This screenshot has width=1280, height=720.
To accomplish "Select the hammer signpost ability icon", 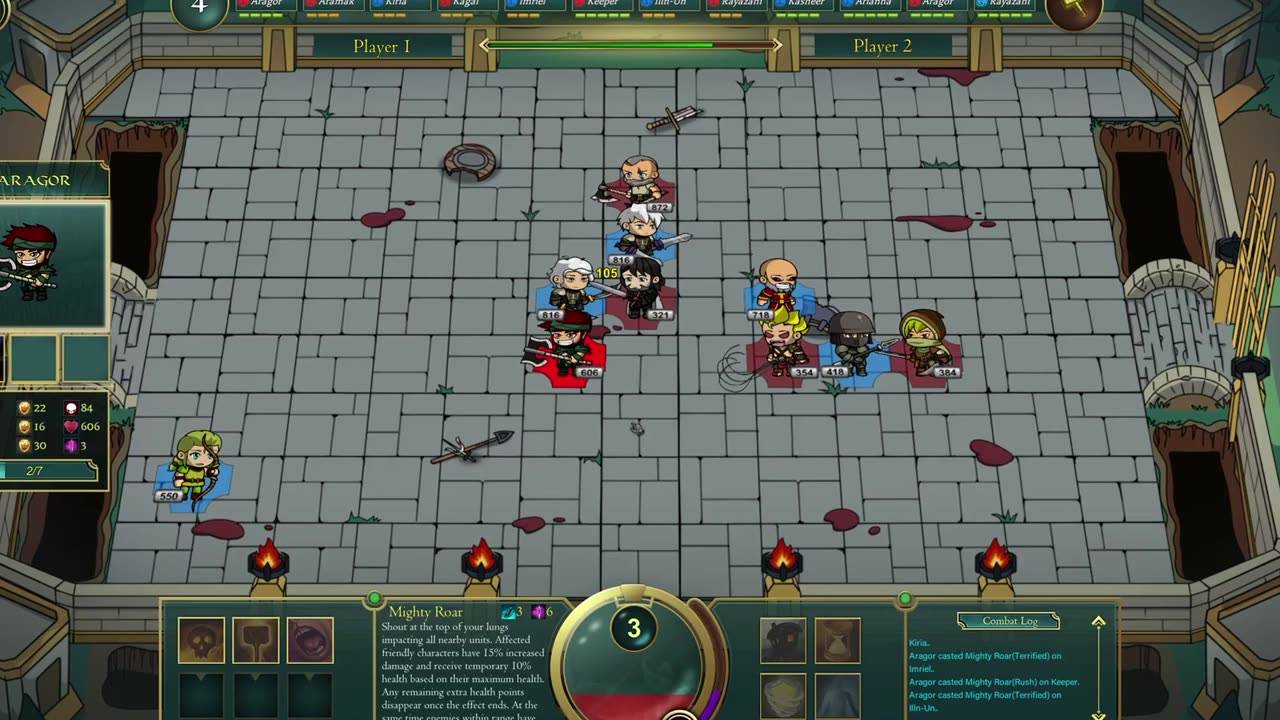I will 256,640.
